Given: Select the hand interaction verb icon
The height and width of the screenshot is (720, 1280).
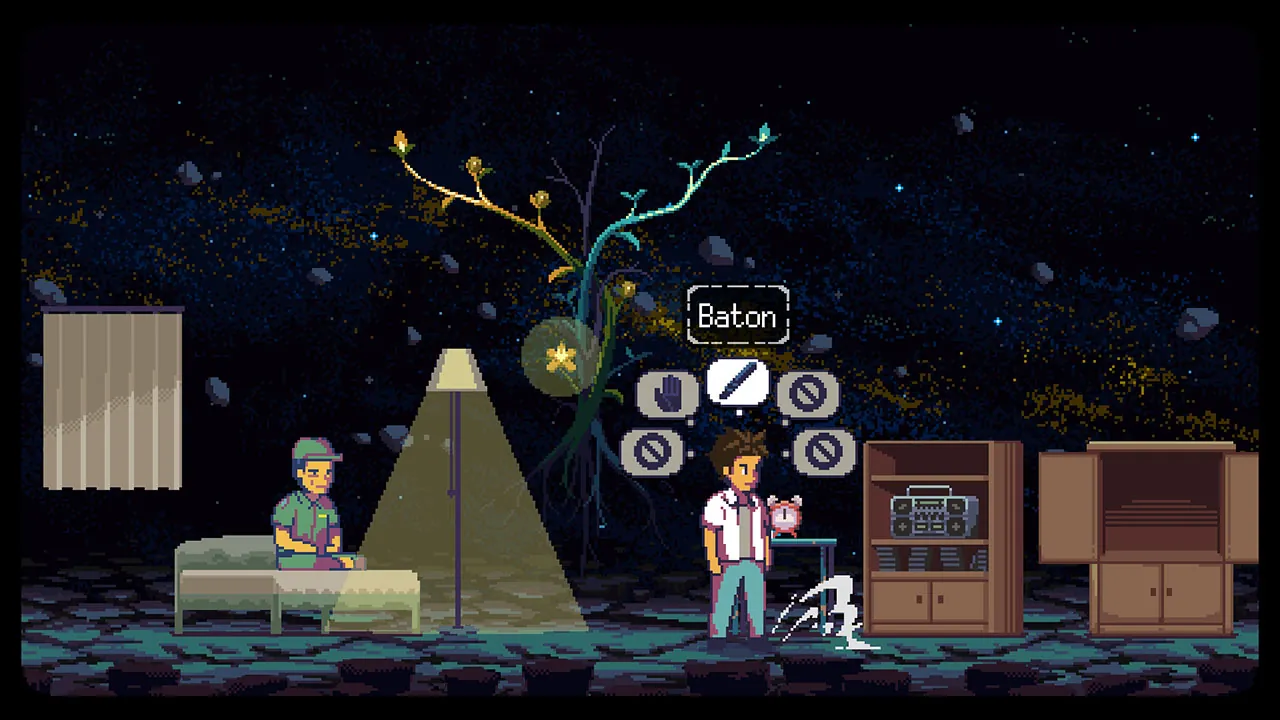Looking at the screenshot, I should pos(668,392).
